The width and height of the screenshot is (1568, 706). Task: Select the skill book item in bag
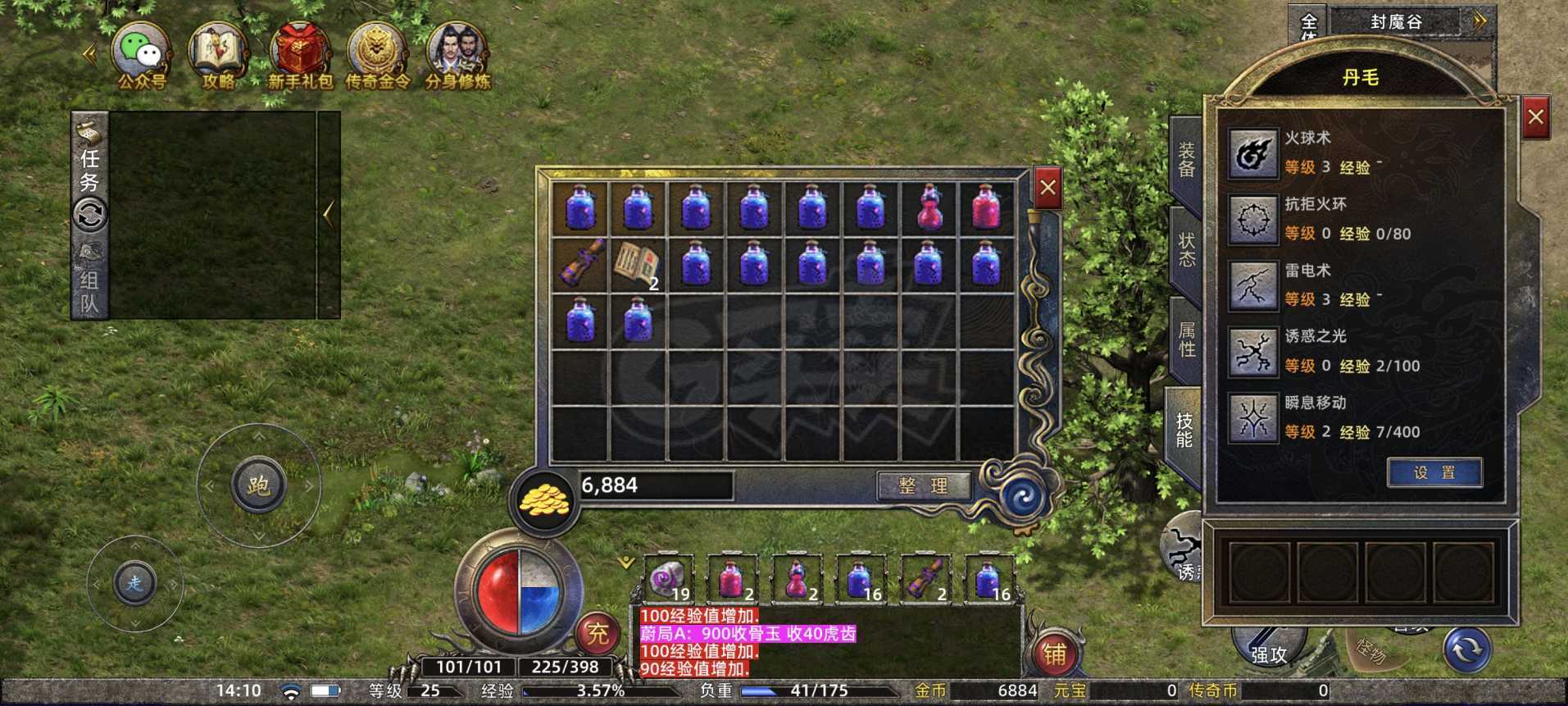tap(639, 264)
